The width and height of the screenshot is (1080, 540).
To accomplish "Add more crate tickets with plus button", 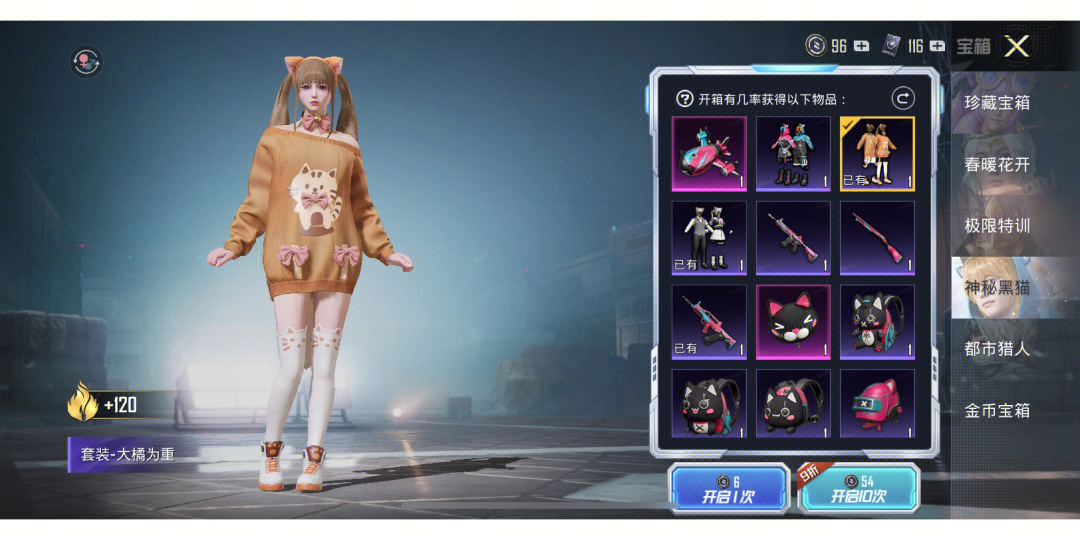I will (937, 46).
